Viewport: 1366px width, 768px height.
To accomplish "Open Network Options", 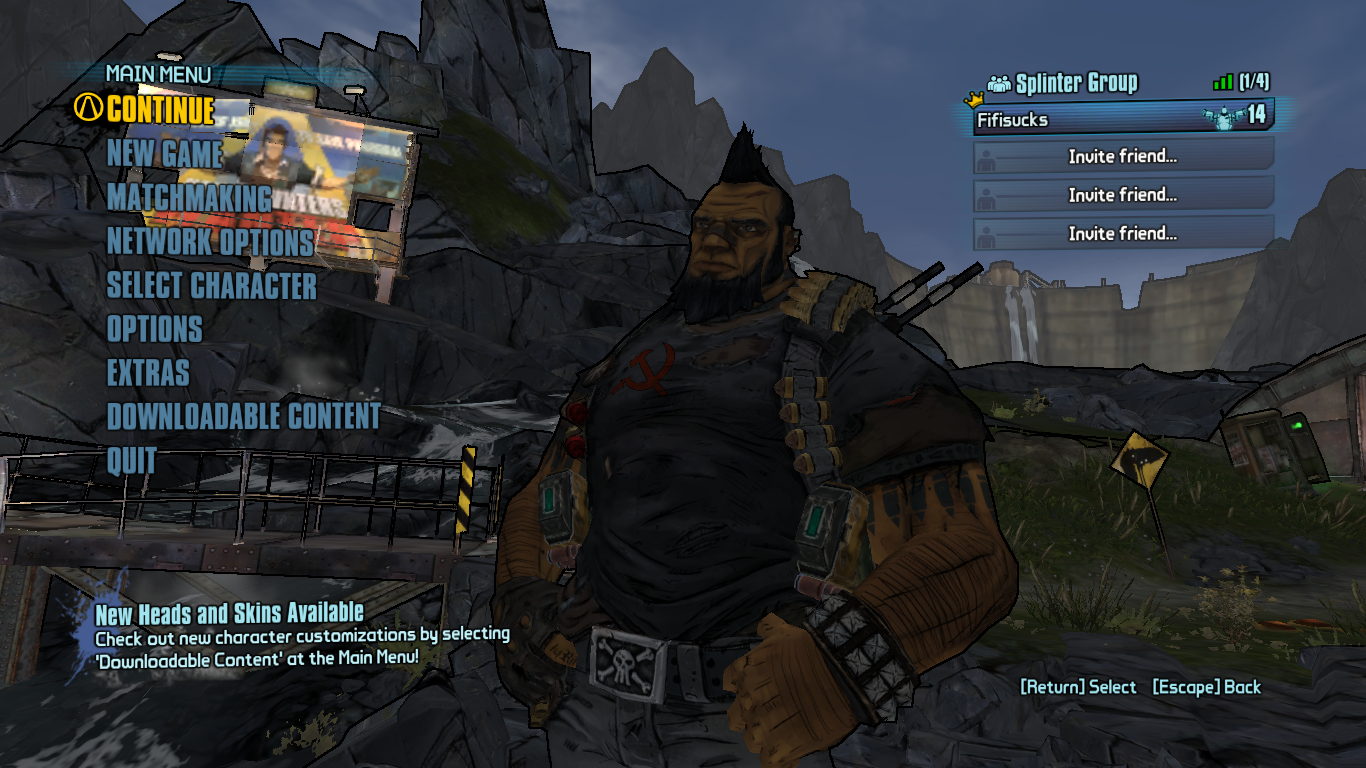I will 210,242.
